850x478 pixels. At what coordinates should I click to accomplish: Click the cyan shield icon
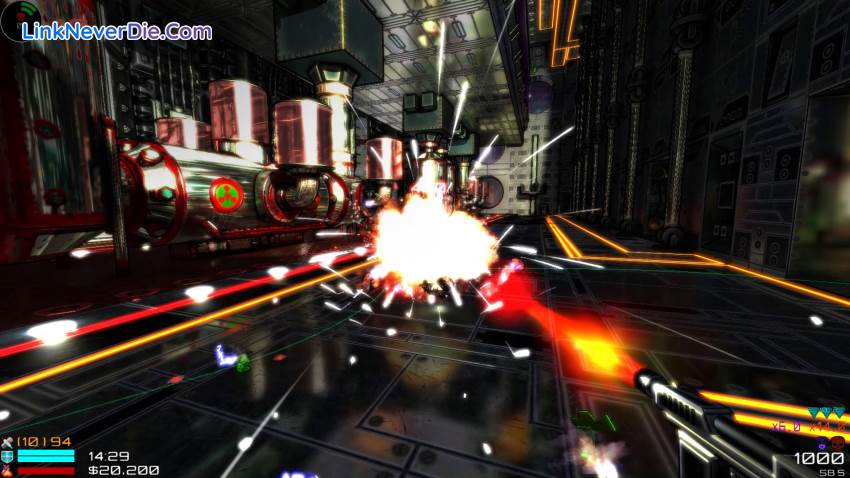point(8,455)
